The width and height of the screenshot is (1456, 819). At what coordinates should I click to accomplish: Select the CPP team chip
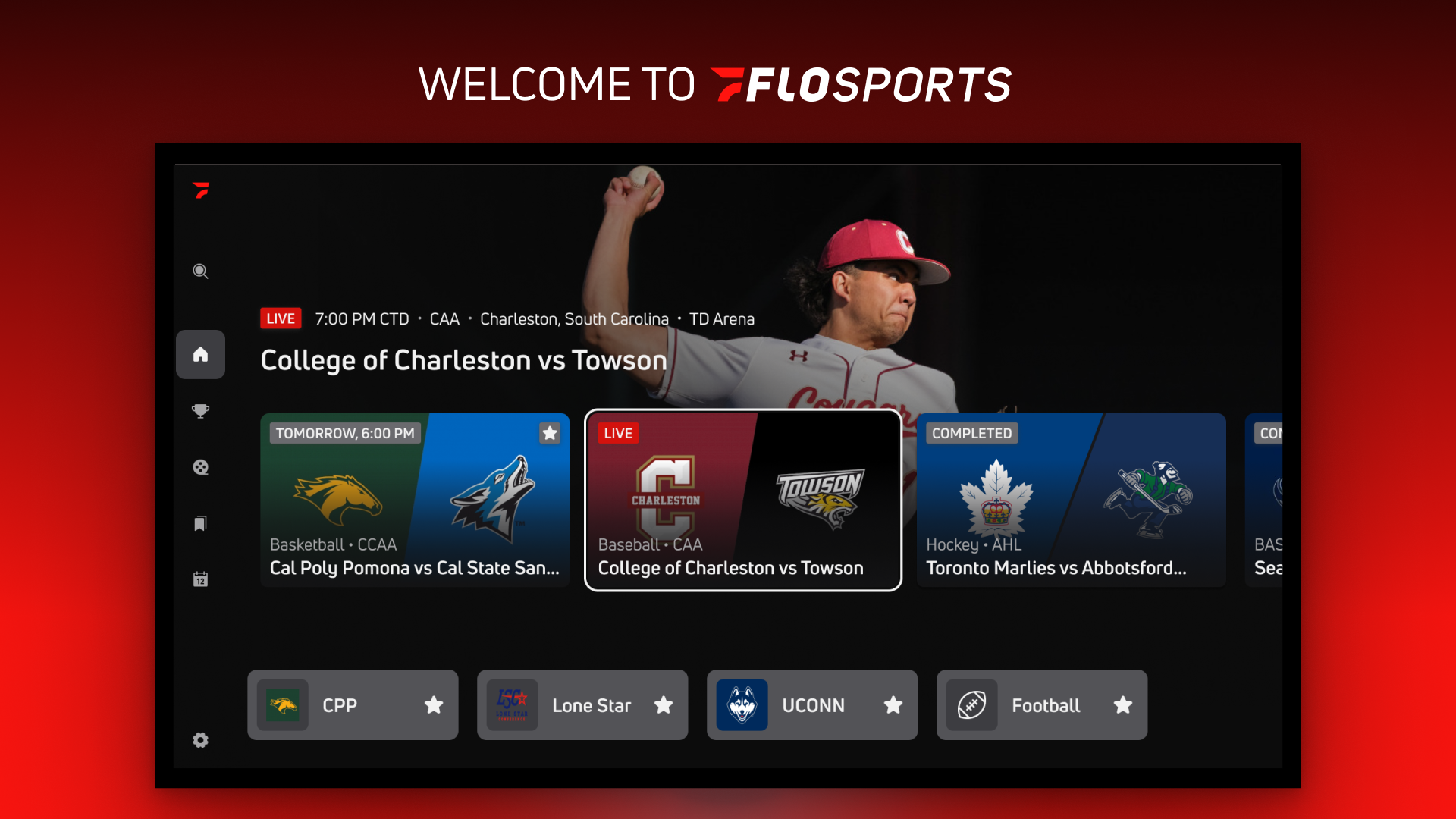(x=340, y=705)
